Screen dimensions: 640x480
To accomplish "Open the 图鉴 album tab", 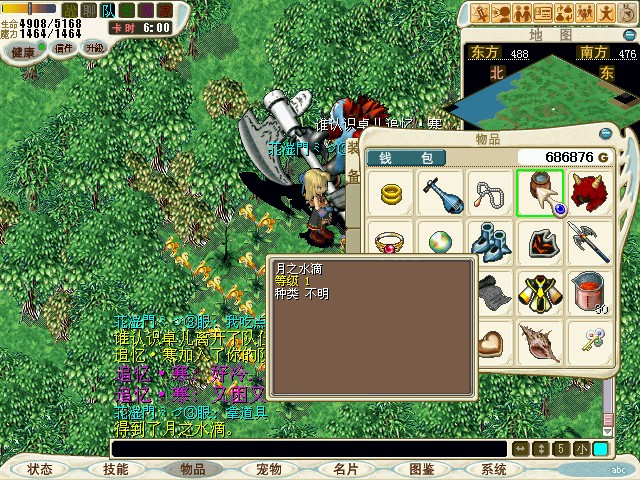I will (421, 468).
